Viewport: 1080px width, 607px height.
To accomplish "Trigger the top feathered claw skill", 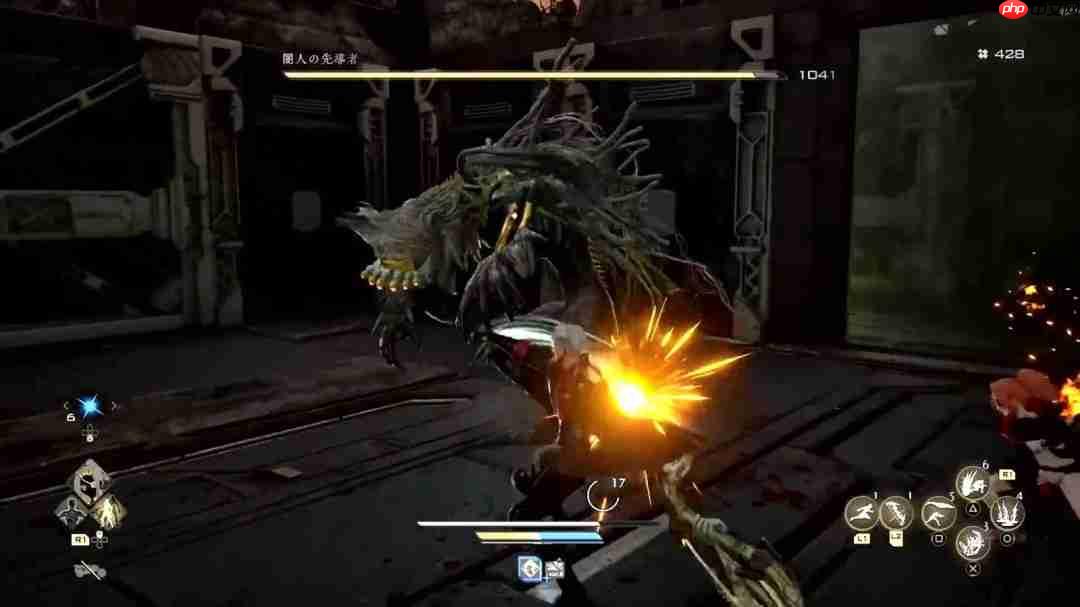I will tap(972, 483).
